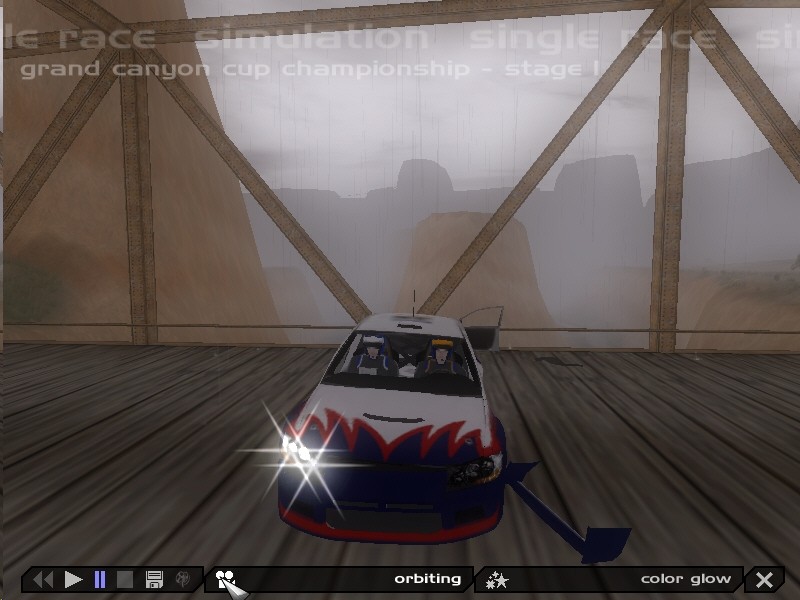800x600 pixels.
Task: Play the replay
Action: [73, 579]
